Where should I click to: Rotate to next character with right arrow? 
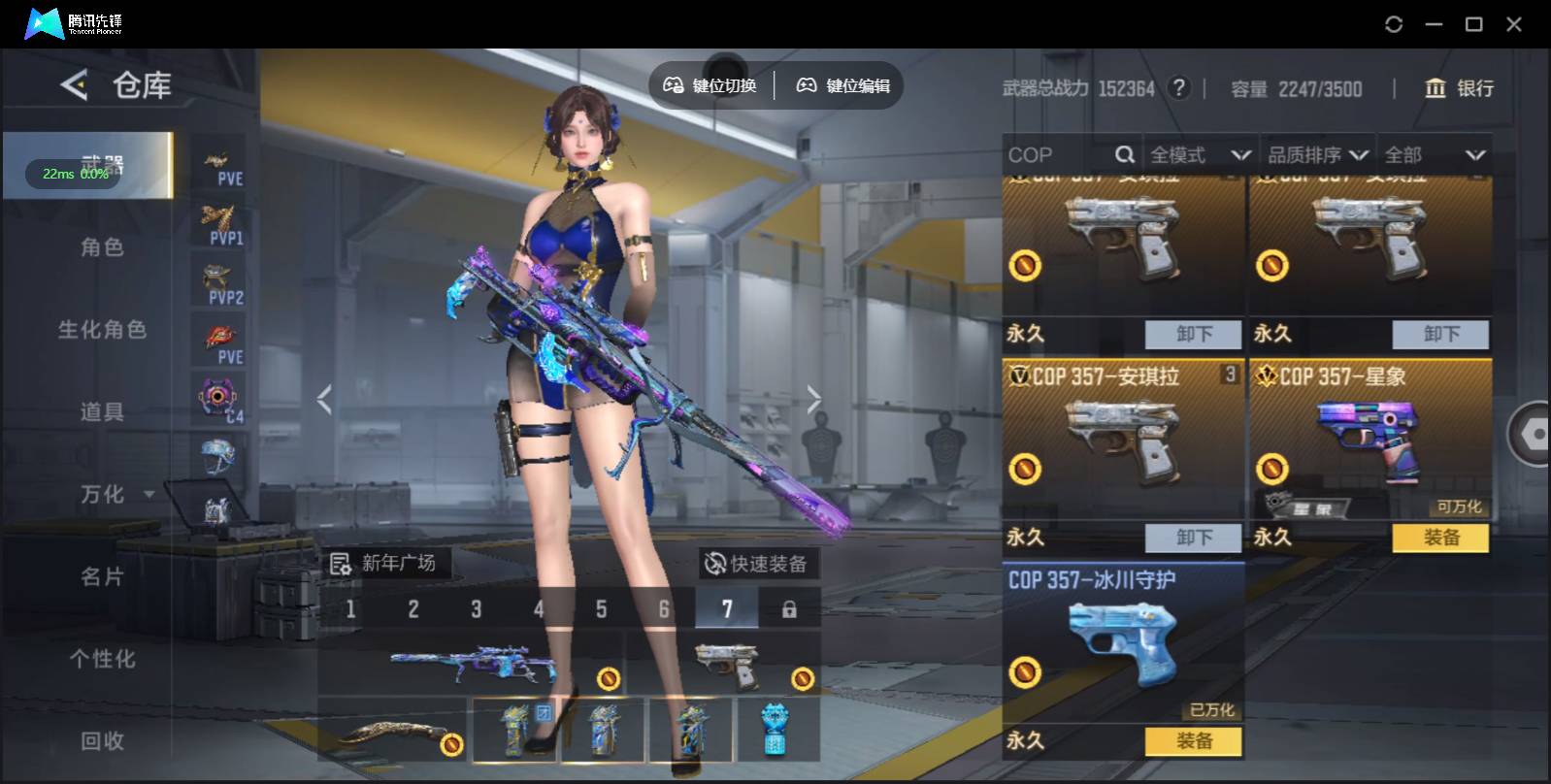(x=813, y=399)
